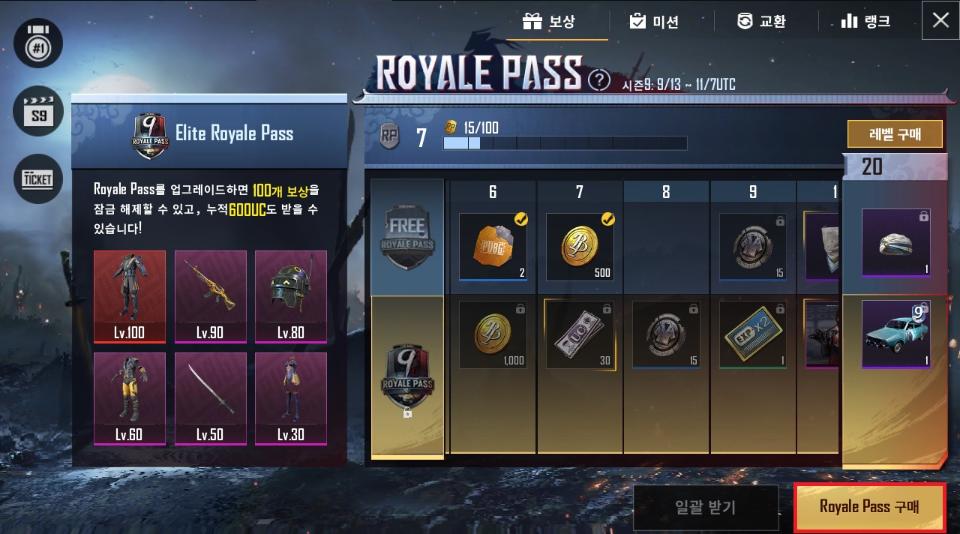Viewport: 960px width, 534px height.
Task: Select the level 20 car skin reward
Action: [895, 335]
